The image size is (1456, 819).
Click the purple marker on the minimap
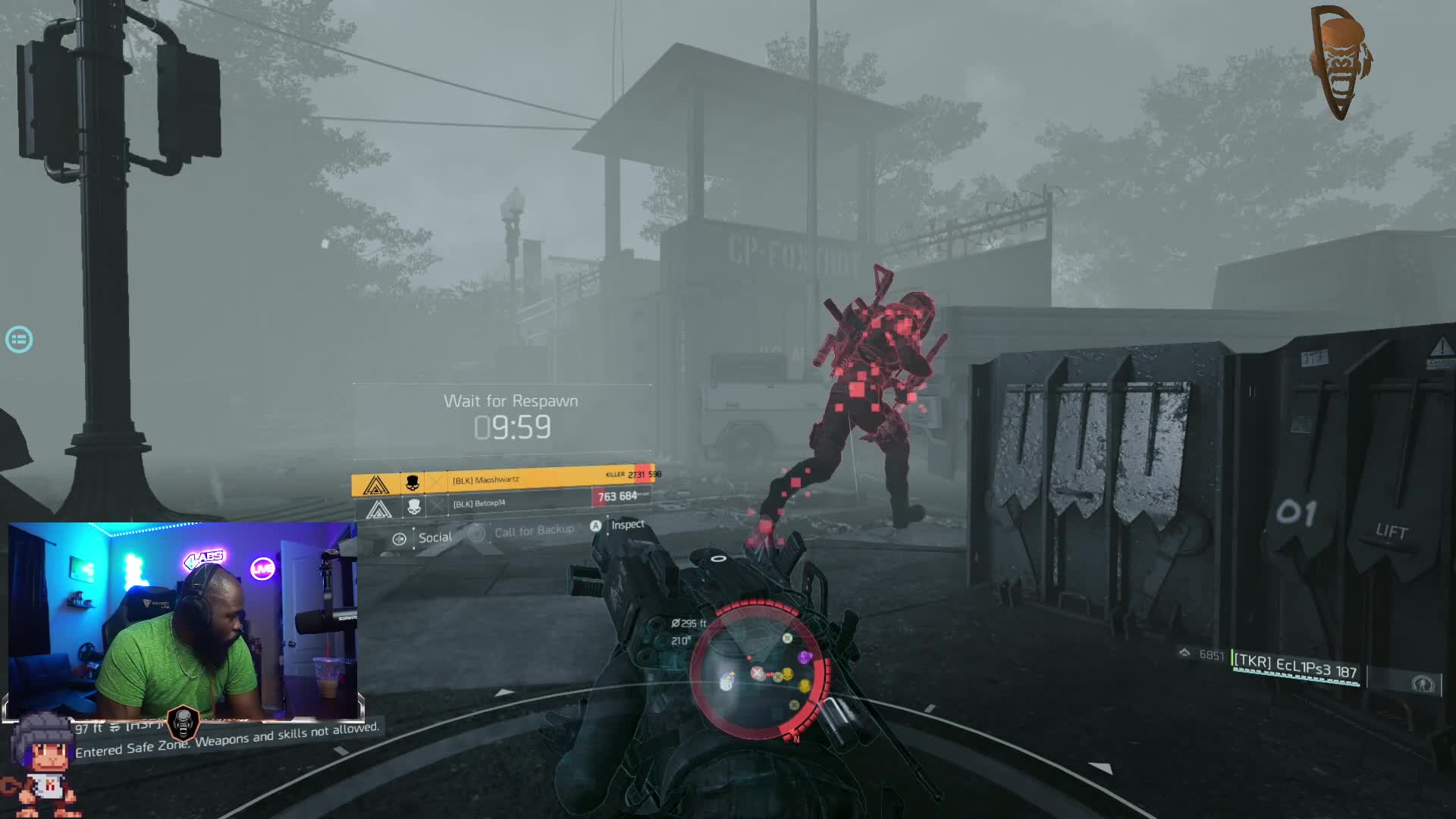coord(805,657)
